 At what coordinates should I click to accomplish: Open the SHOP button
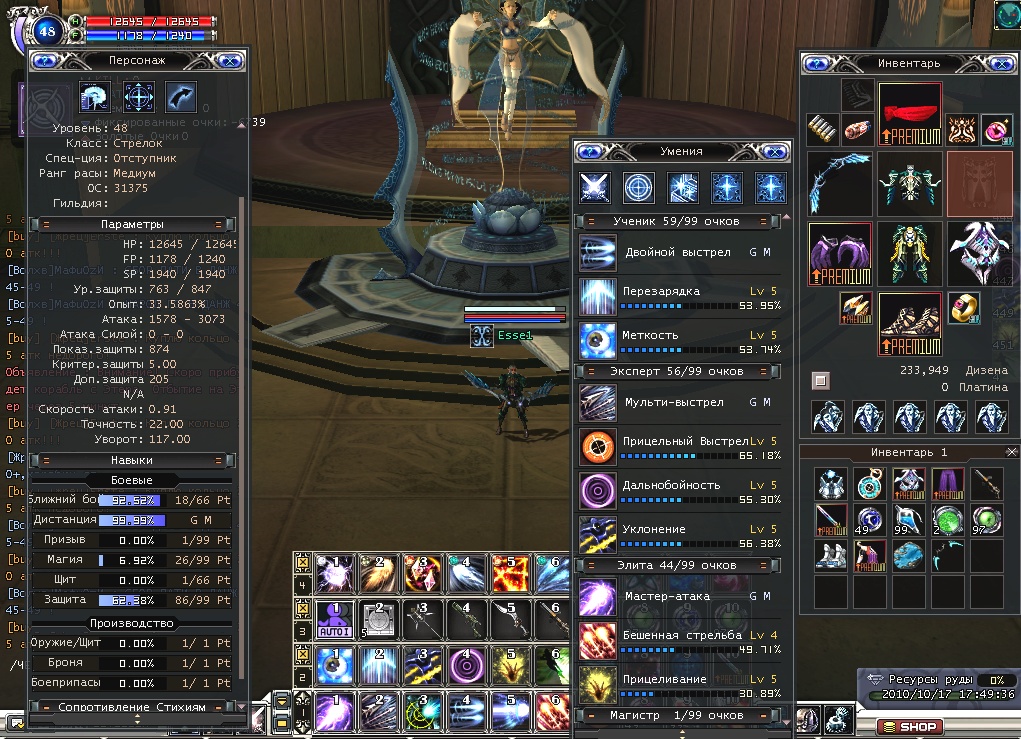pyautogui.click(x=910, y=727)
